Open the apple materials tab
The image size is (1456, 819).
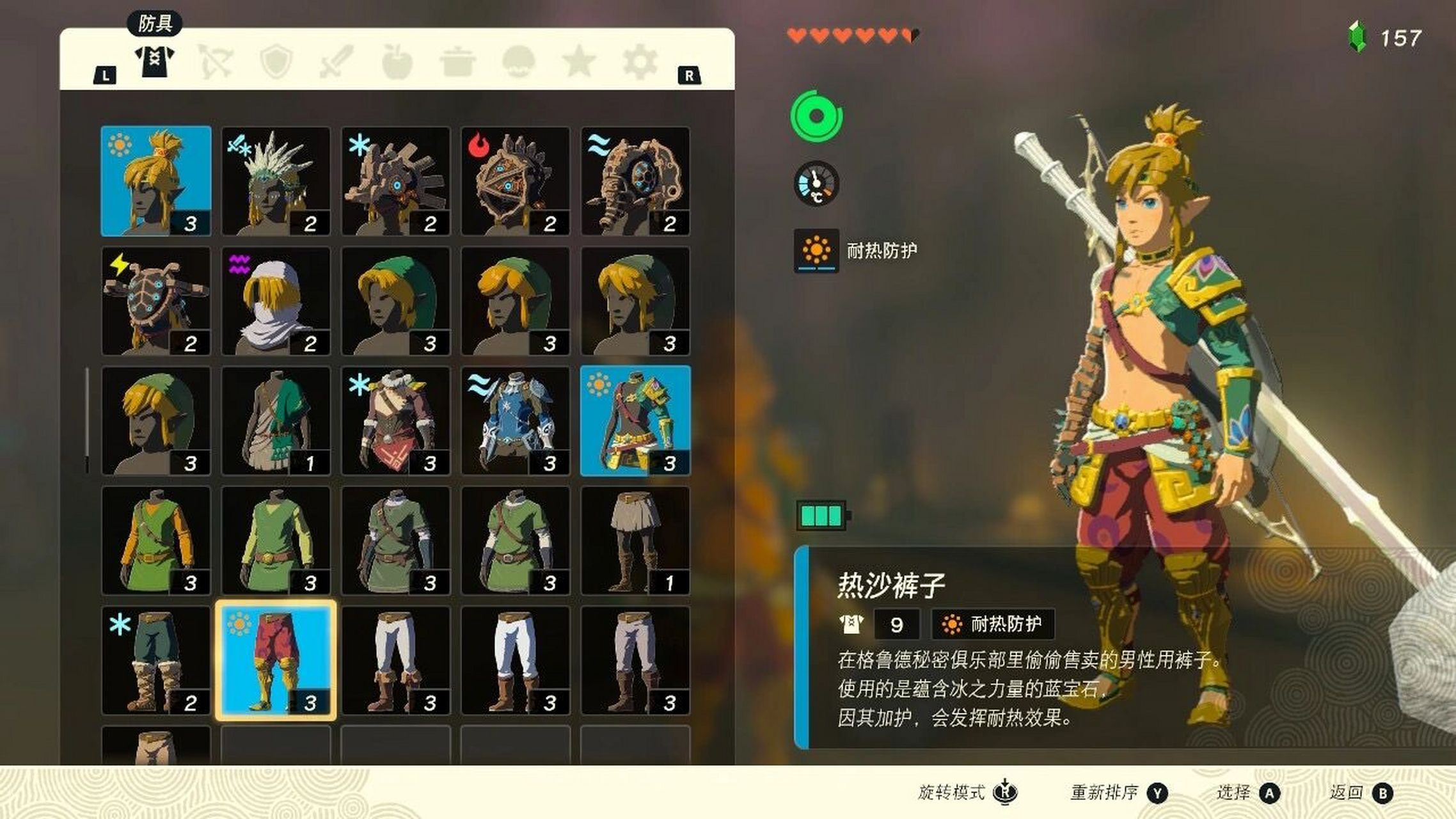click(397, 62)
